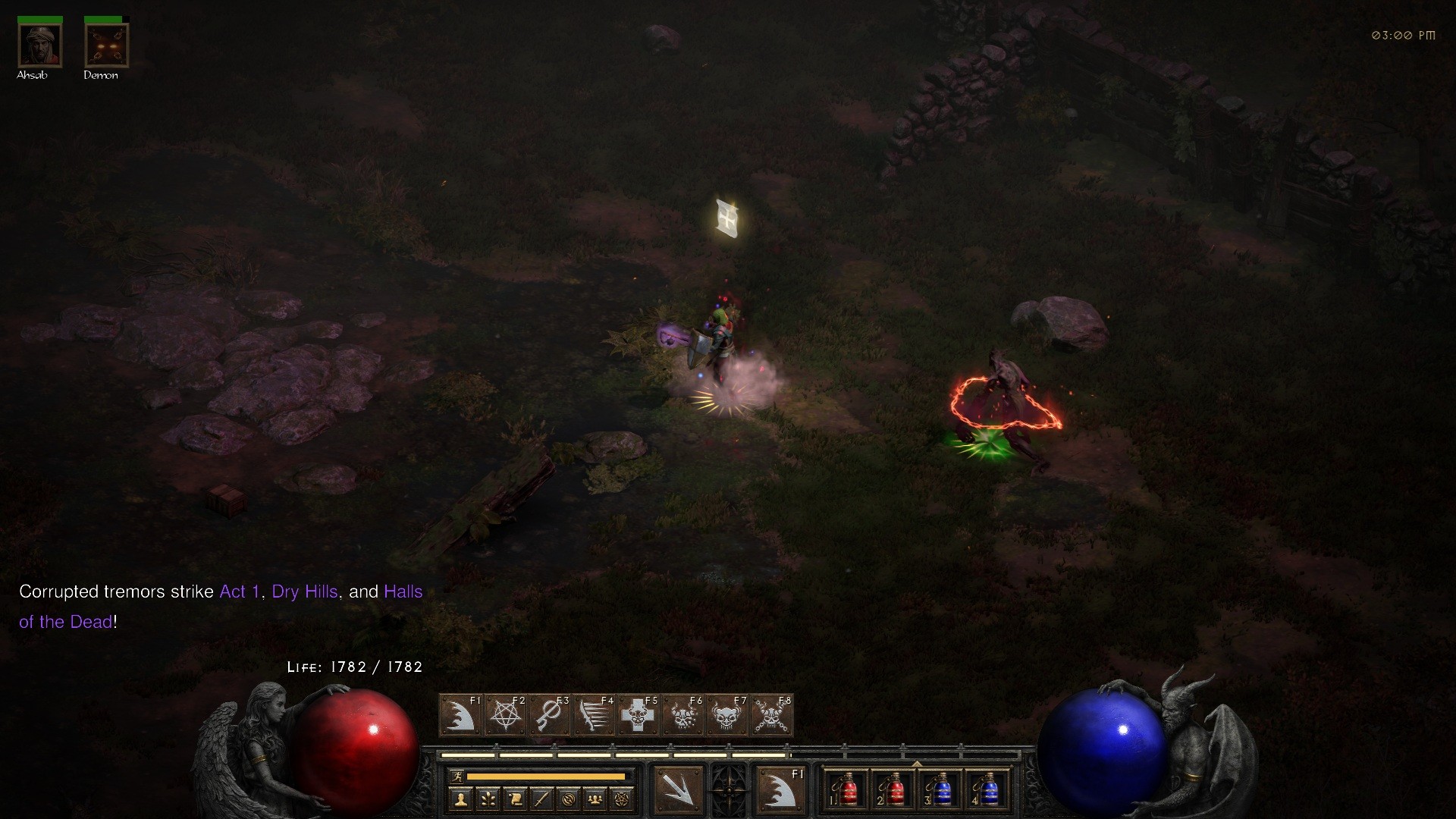Select the pentagram skill bound to F2
Screen dimensions: 1456x819
(x=506, y=714)
